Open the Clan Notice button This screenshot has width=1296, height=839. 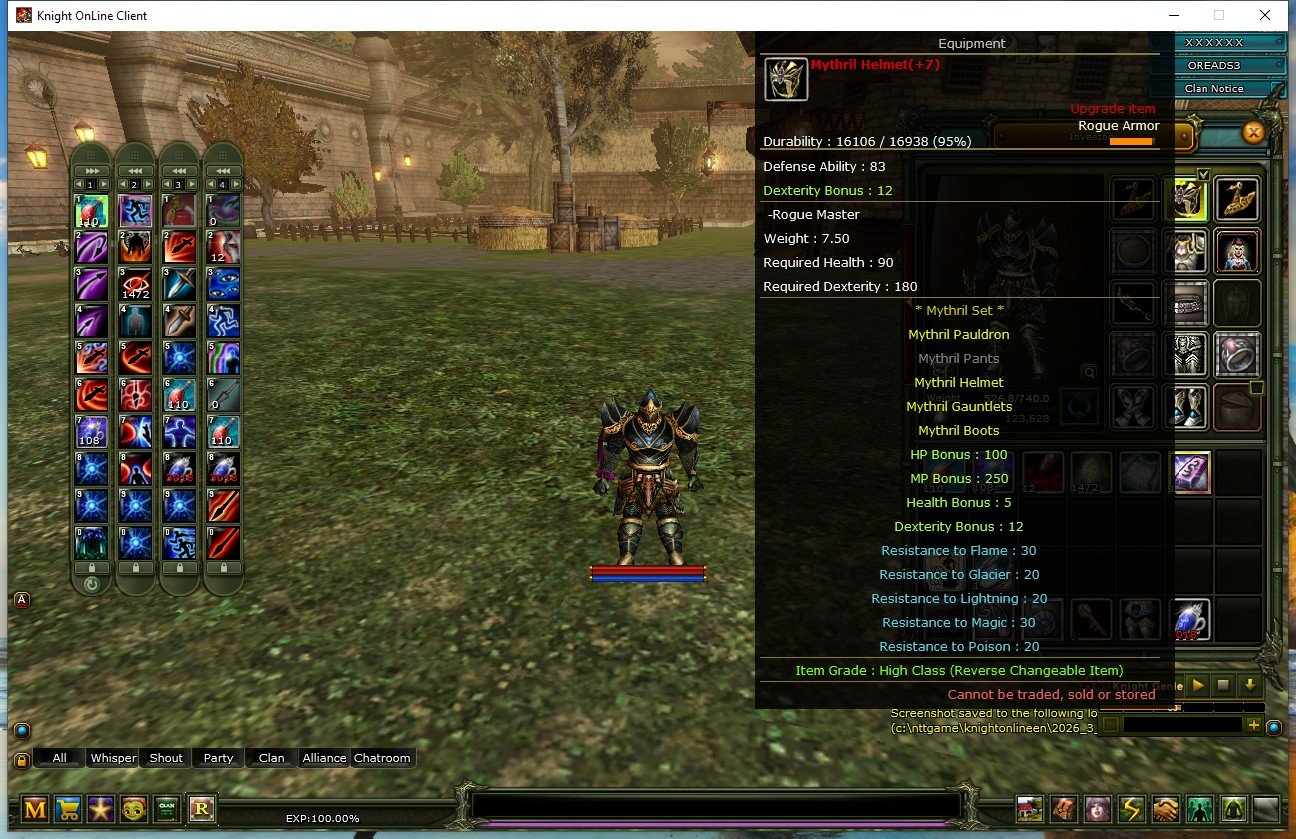coord(1221,88)
